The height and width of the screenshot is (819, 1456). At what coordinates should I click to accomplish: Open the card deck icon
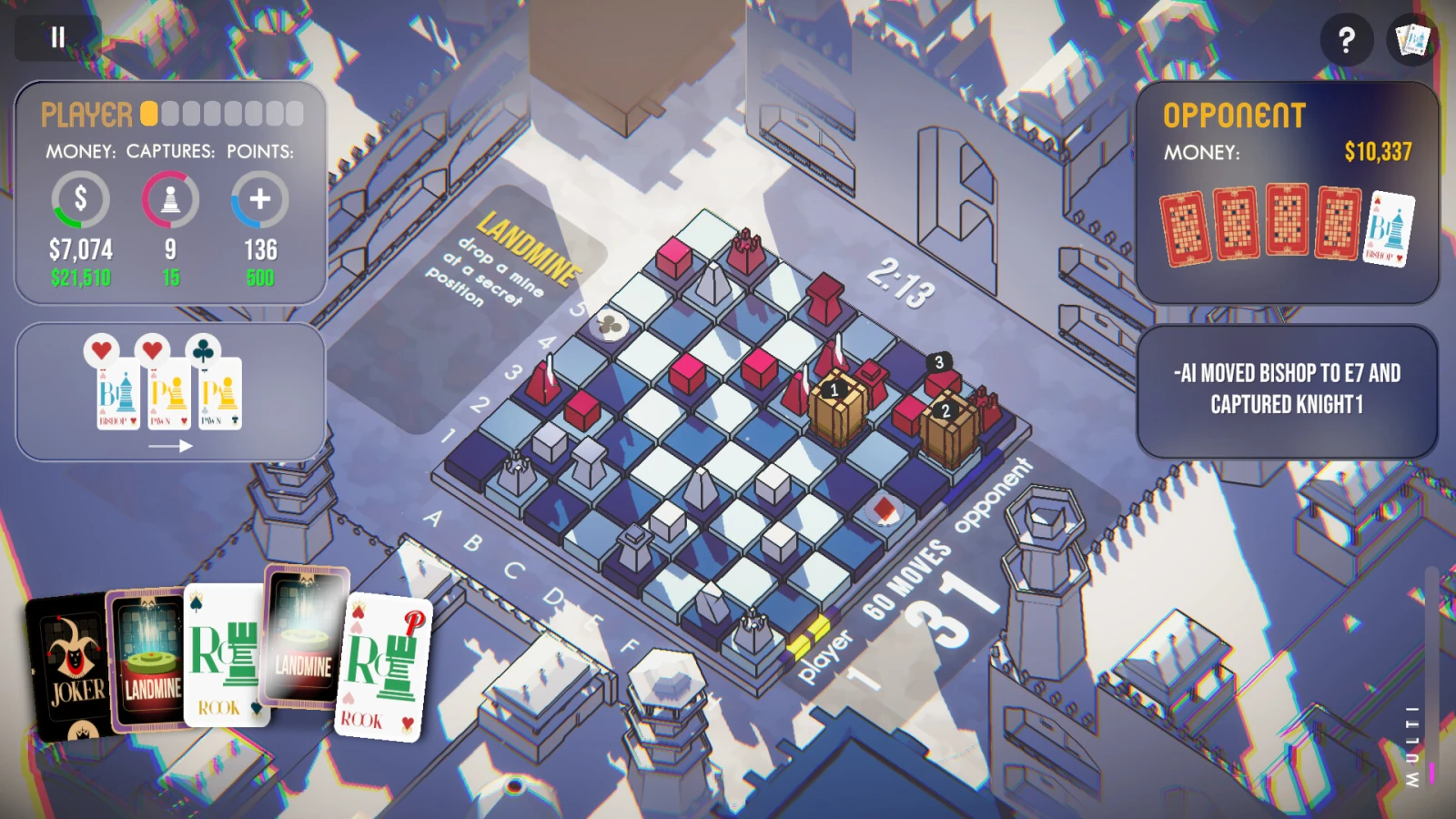[1412, 39]
